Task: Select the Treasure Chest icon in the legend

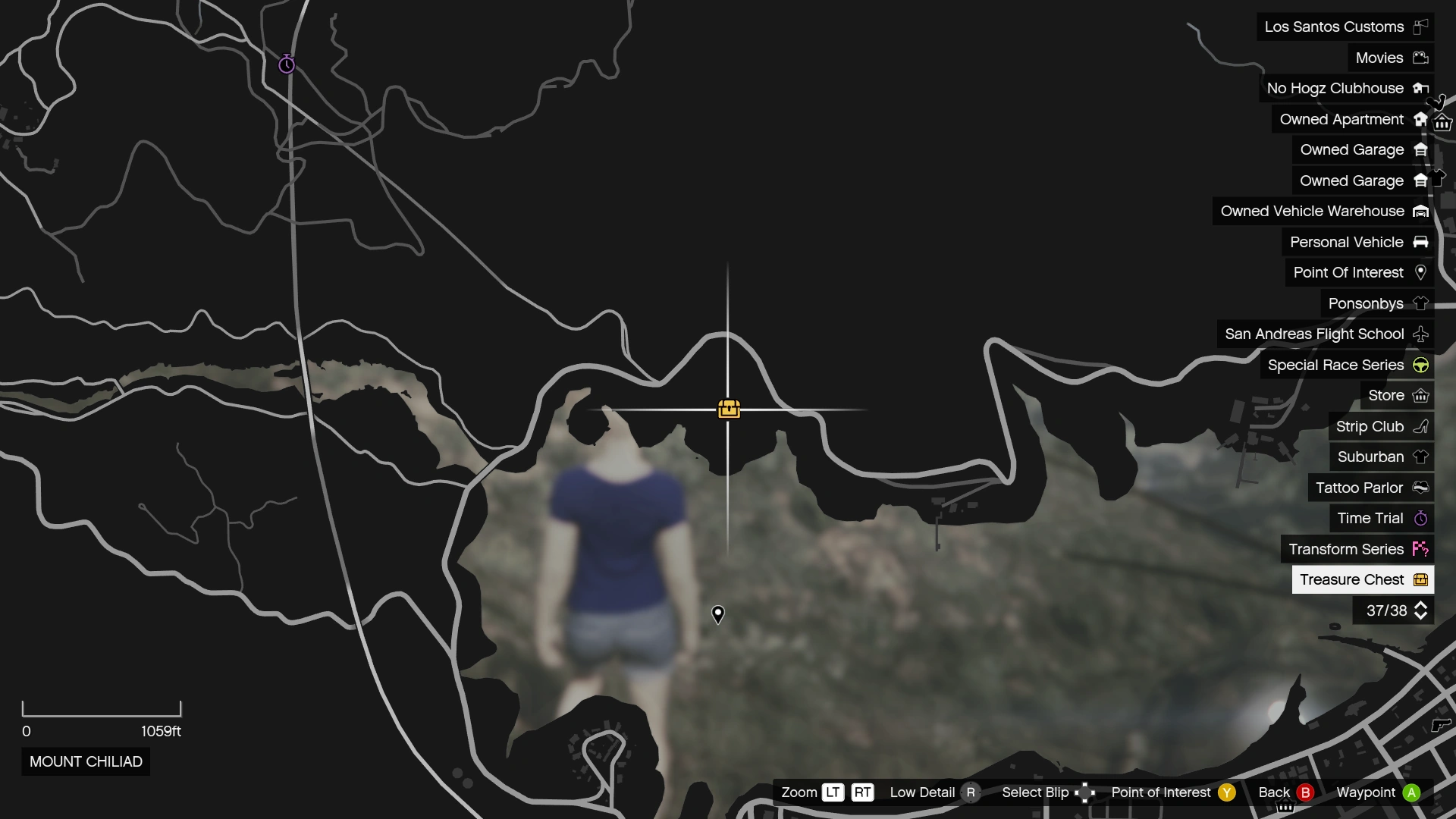Action: click(1421, 580)
